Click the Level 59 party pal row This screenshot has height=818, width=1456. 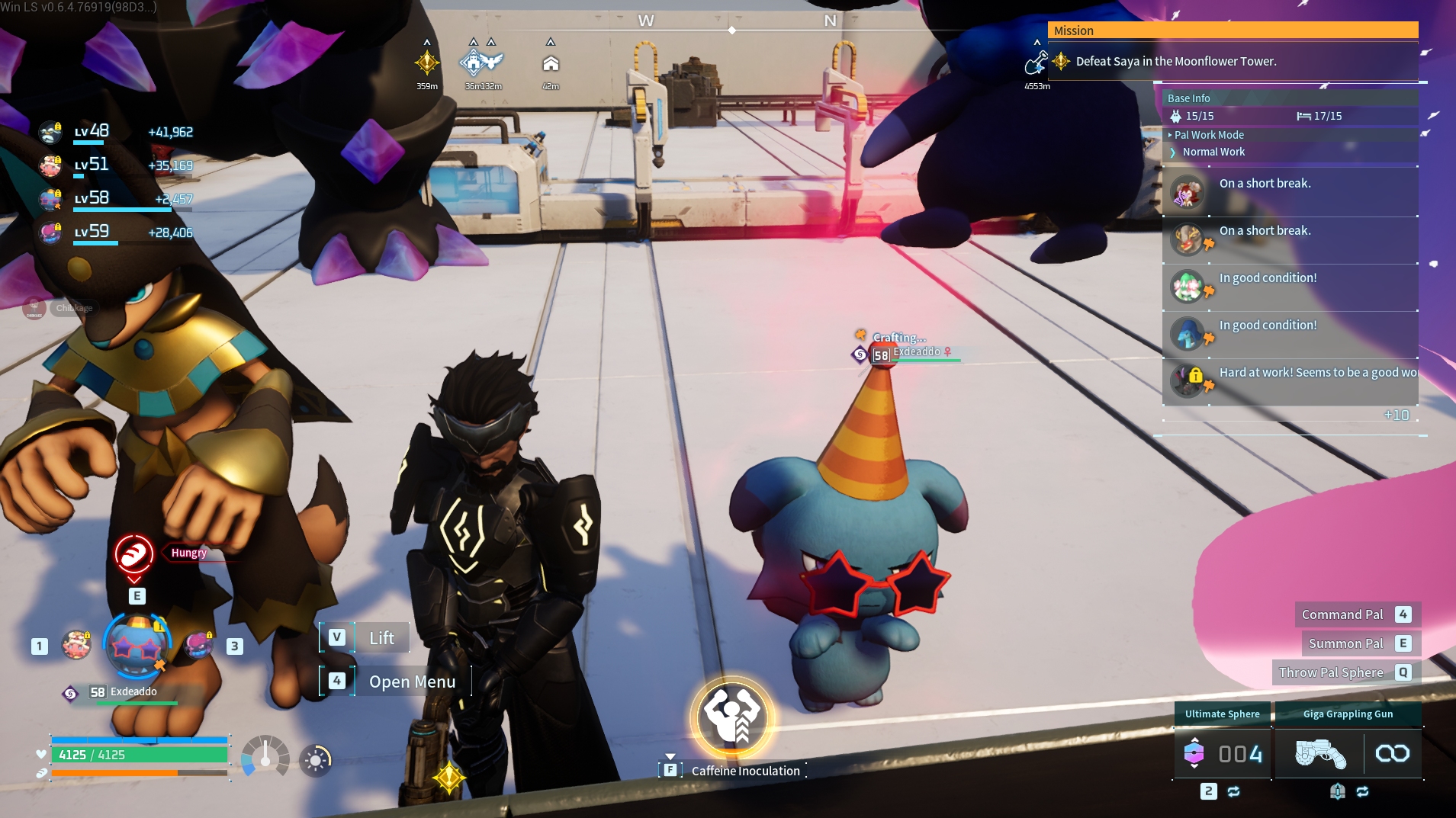pos(116,233)
